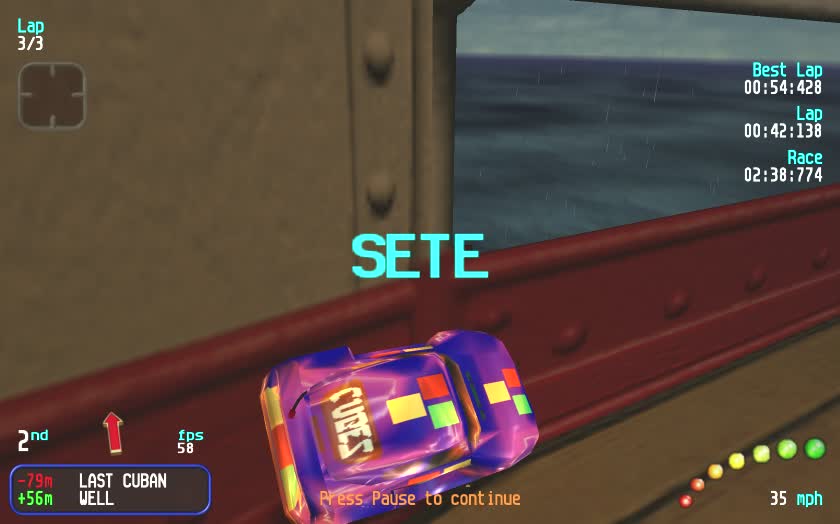Click the empty weapon pickup slot

click(52, 96)
